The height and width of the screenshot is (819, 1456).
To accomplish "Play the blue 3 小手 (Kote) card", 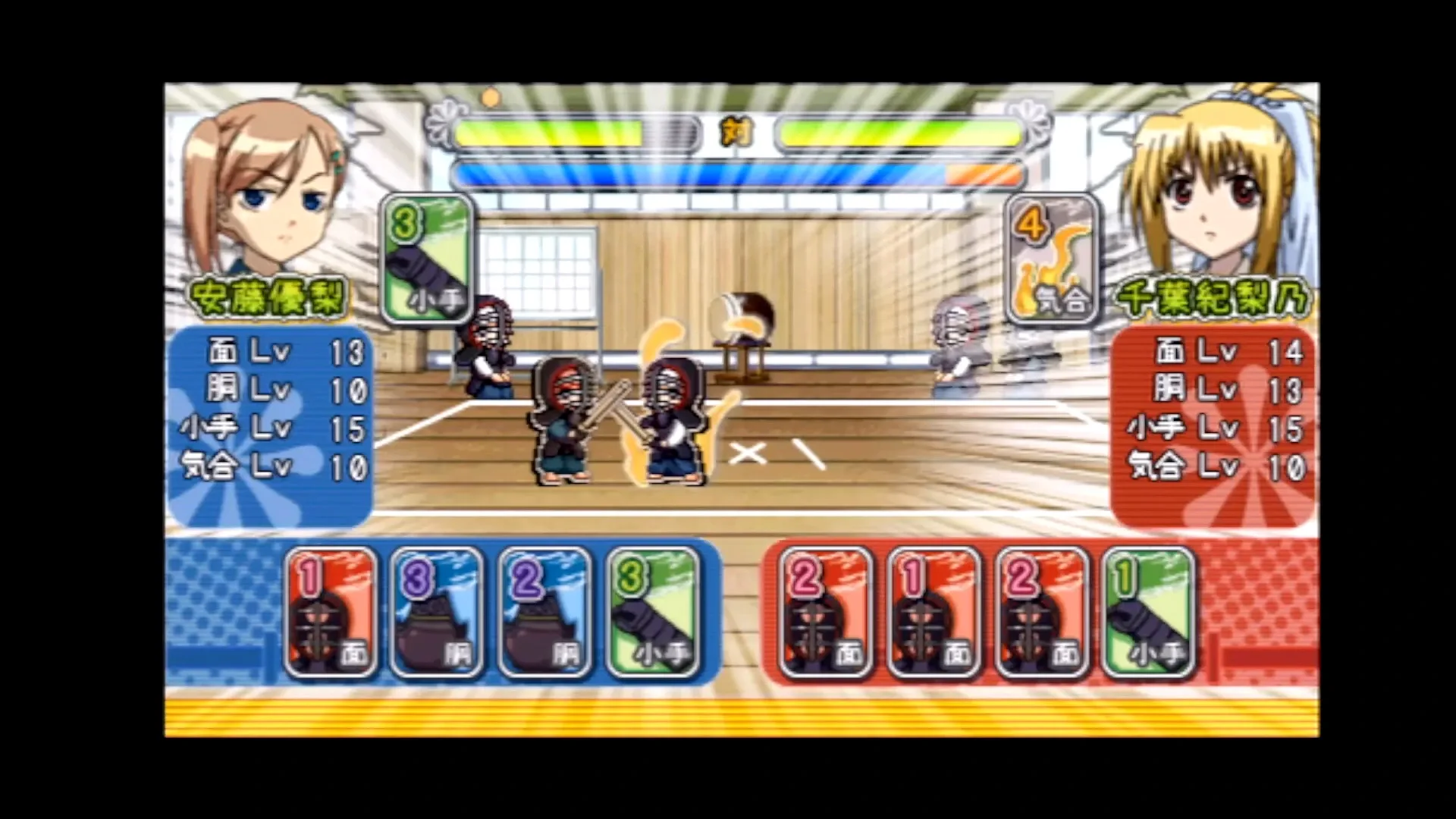I will click(x=656, y=614).
